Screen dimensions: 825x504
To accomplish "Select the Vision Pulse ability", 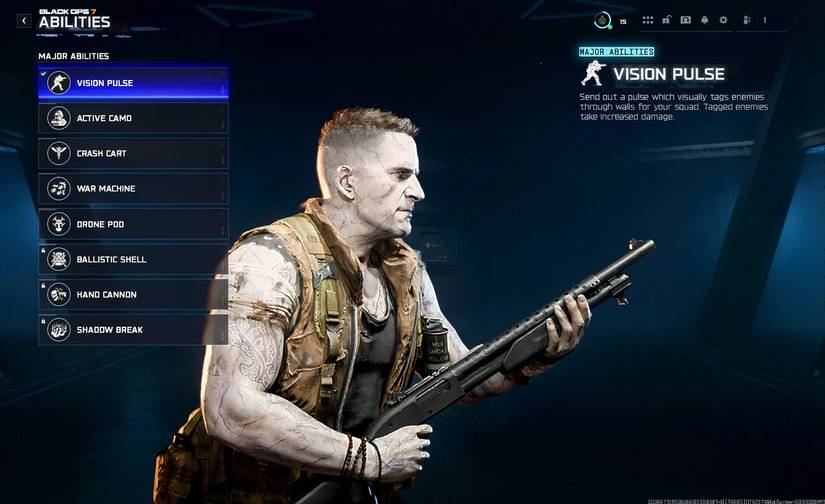I will pyautogui.click(x=133, y=83).
